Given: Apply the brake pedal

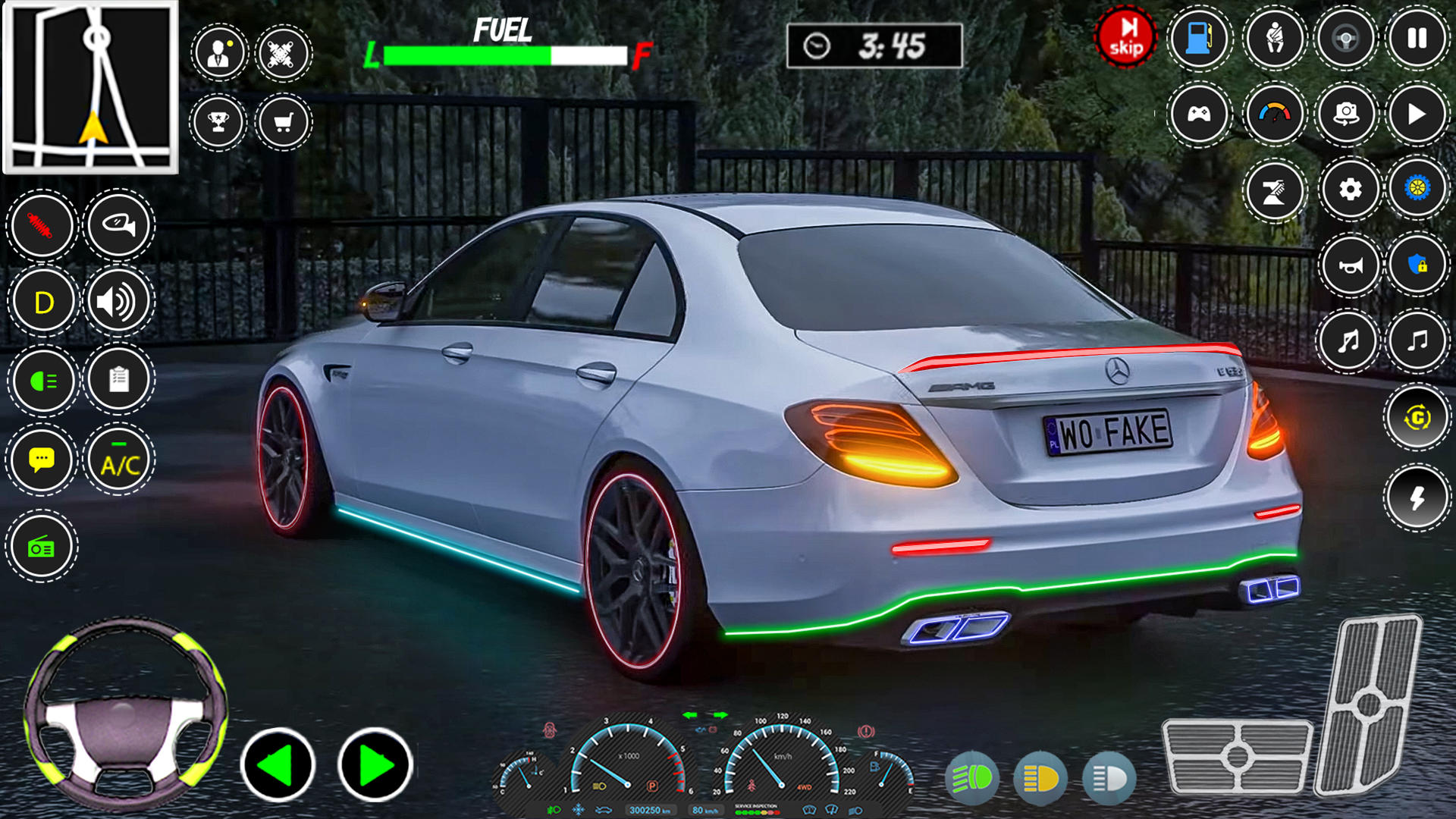Looking at the screenshot, I should pyautogui.click(x=1237, y=755).
